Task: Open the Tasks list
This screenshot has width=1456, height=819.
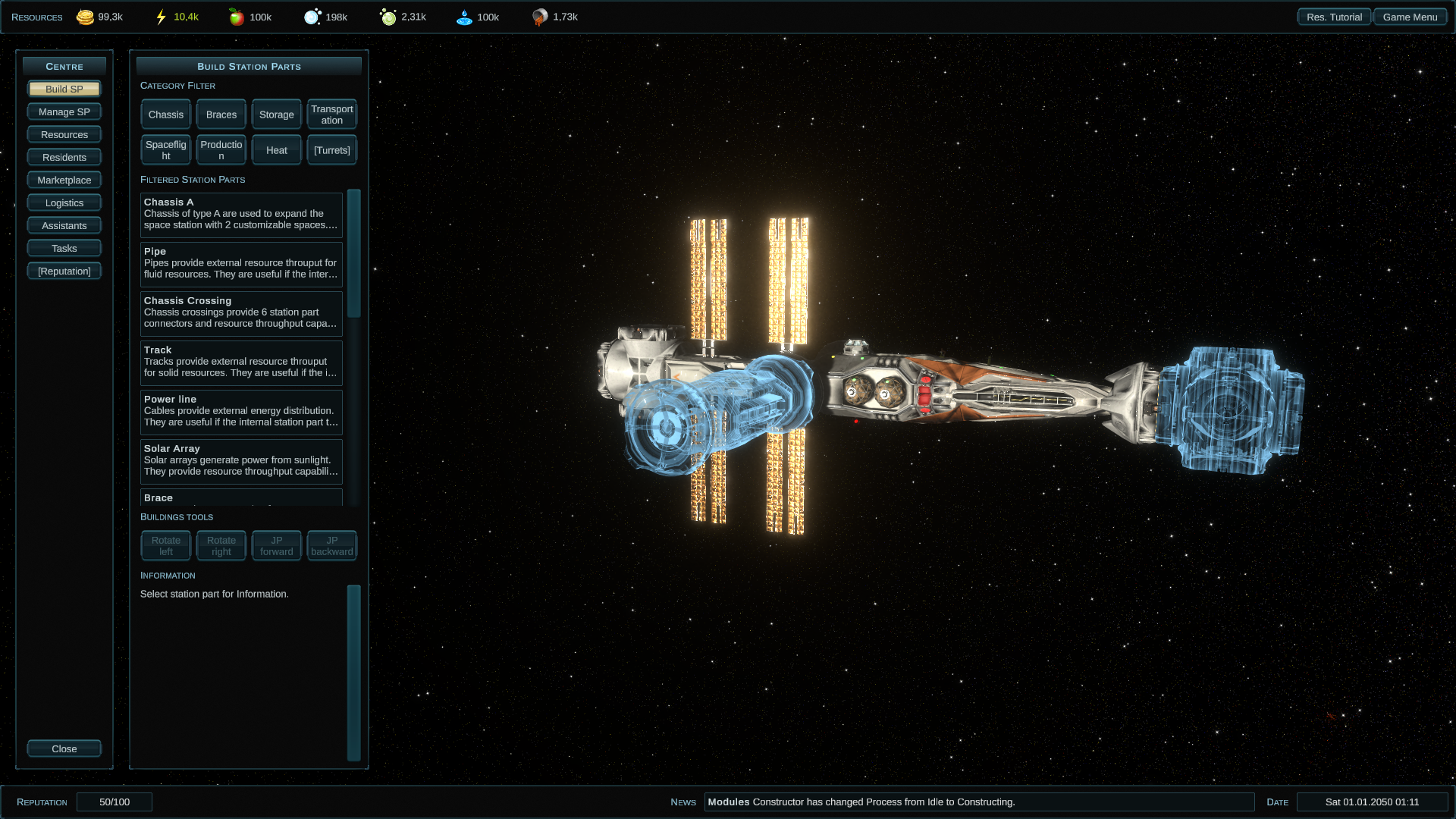Action: click(x=64, y=248)
